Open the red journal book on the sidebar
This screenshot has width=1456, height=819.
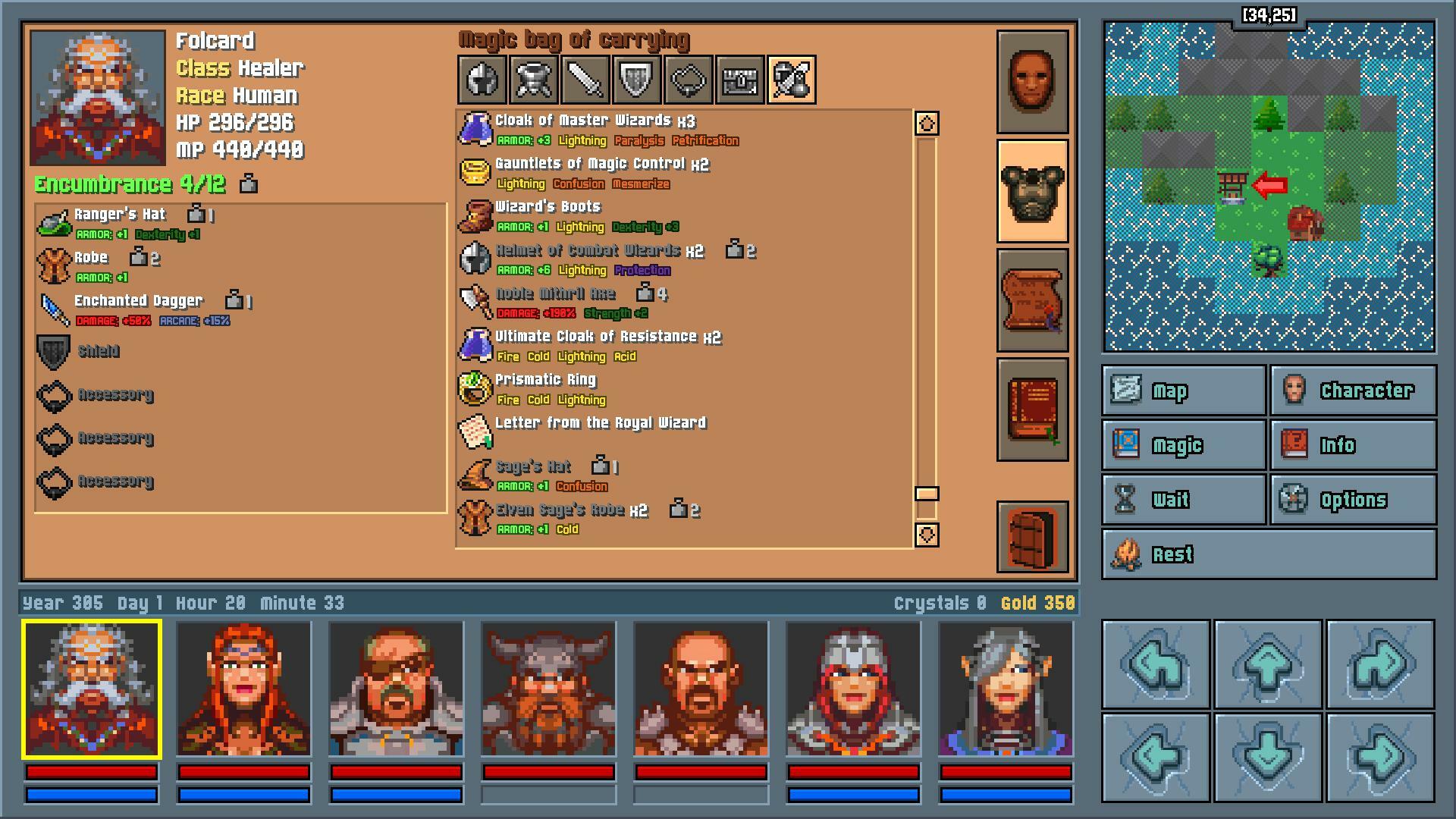1032,409
